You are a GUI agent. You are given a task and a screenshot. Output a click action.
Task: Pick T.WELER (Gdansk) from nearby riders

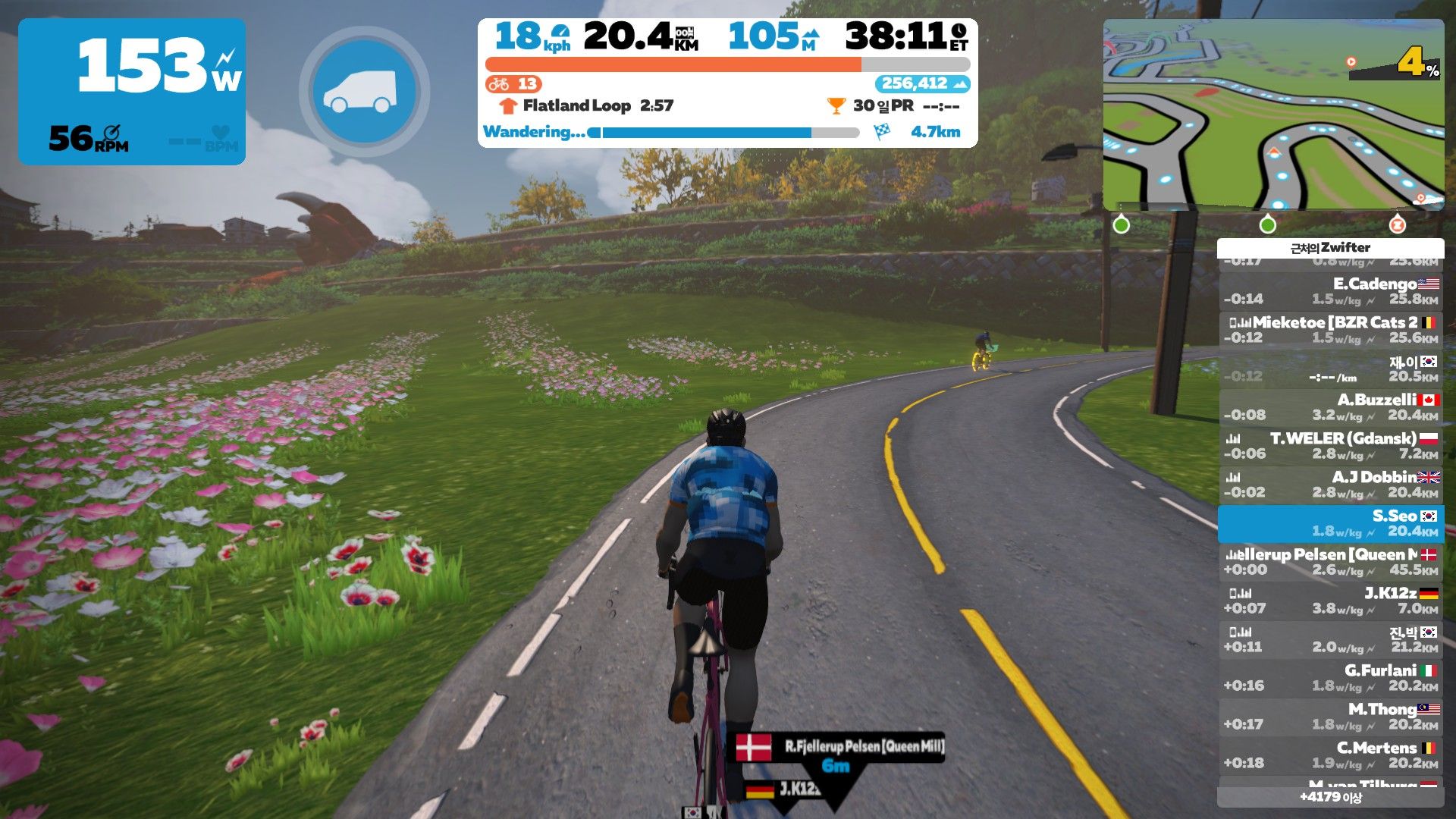pos(1331,446)
